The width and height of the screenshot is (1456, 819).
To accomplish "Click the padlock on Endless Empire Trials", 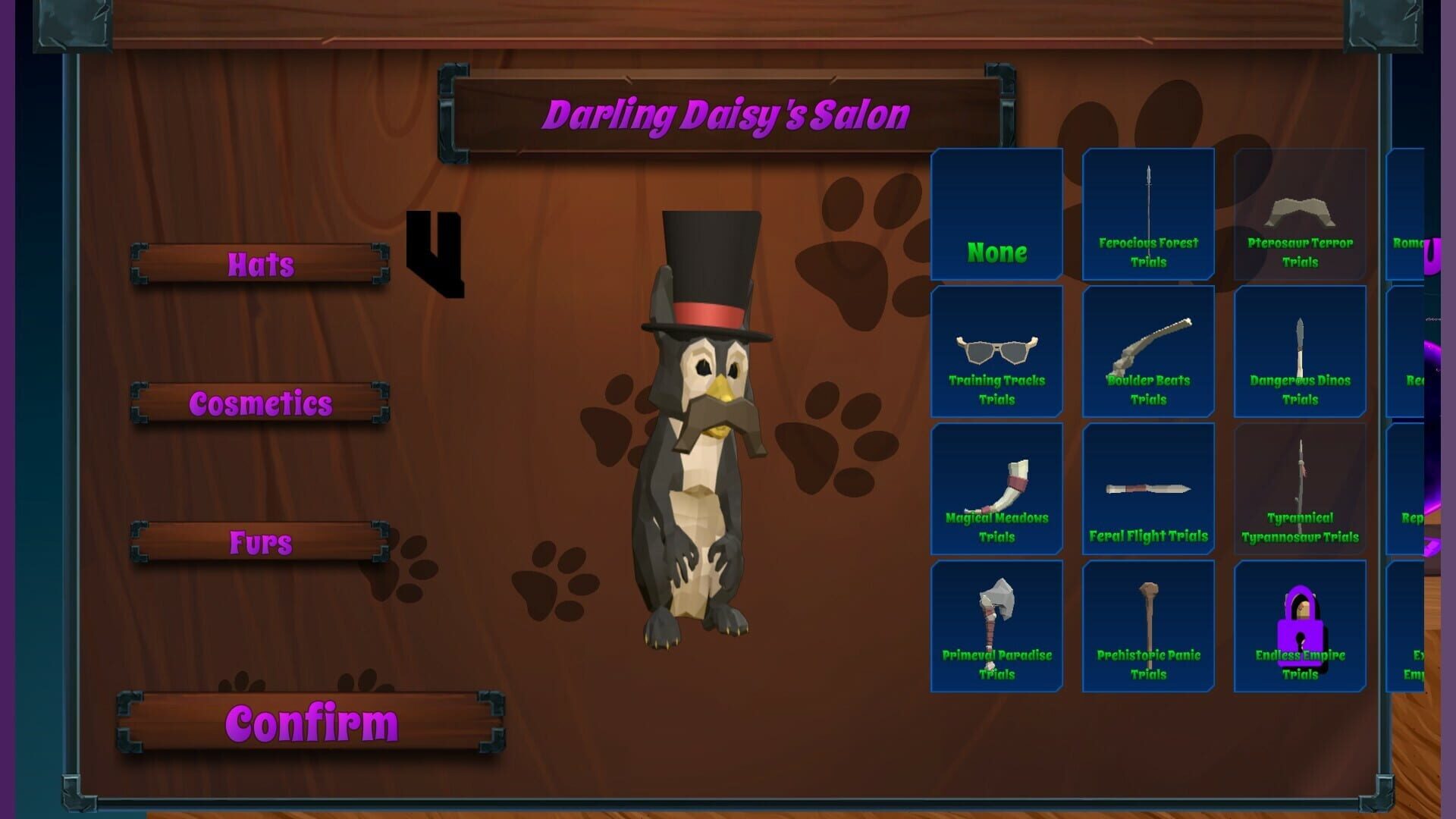I will tap(1300, 626).
